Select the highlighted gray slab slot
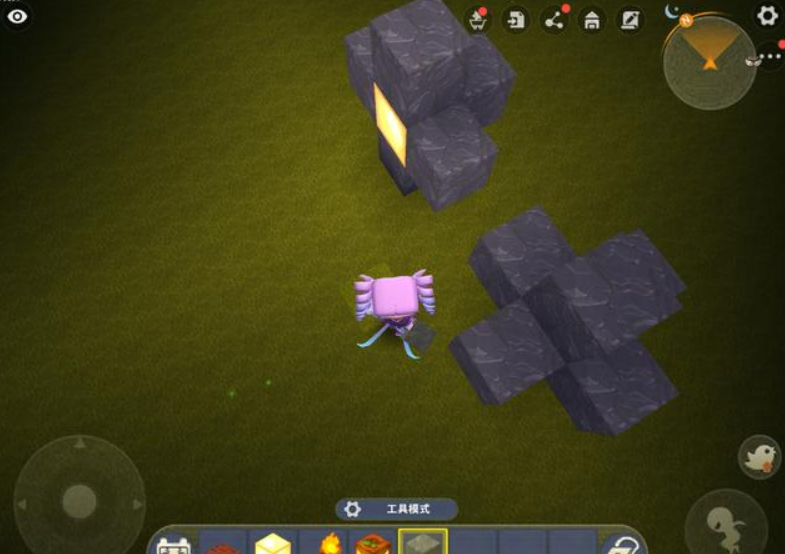The width and height of the screenshot is (785, 554). (x=423, y=542)
